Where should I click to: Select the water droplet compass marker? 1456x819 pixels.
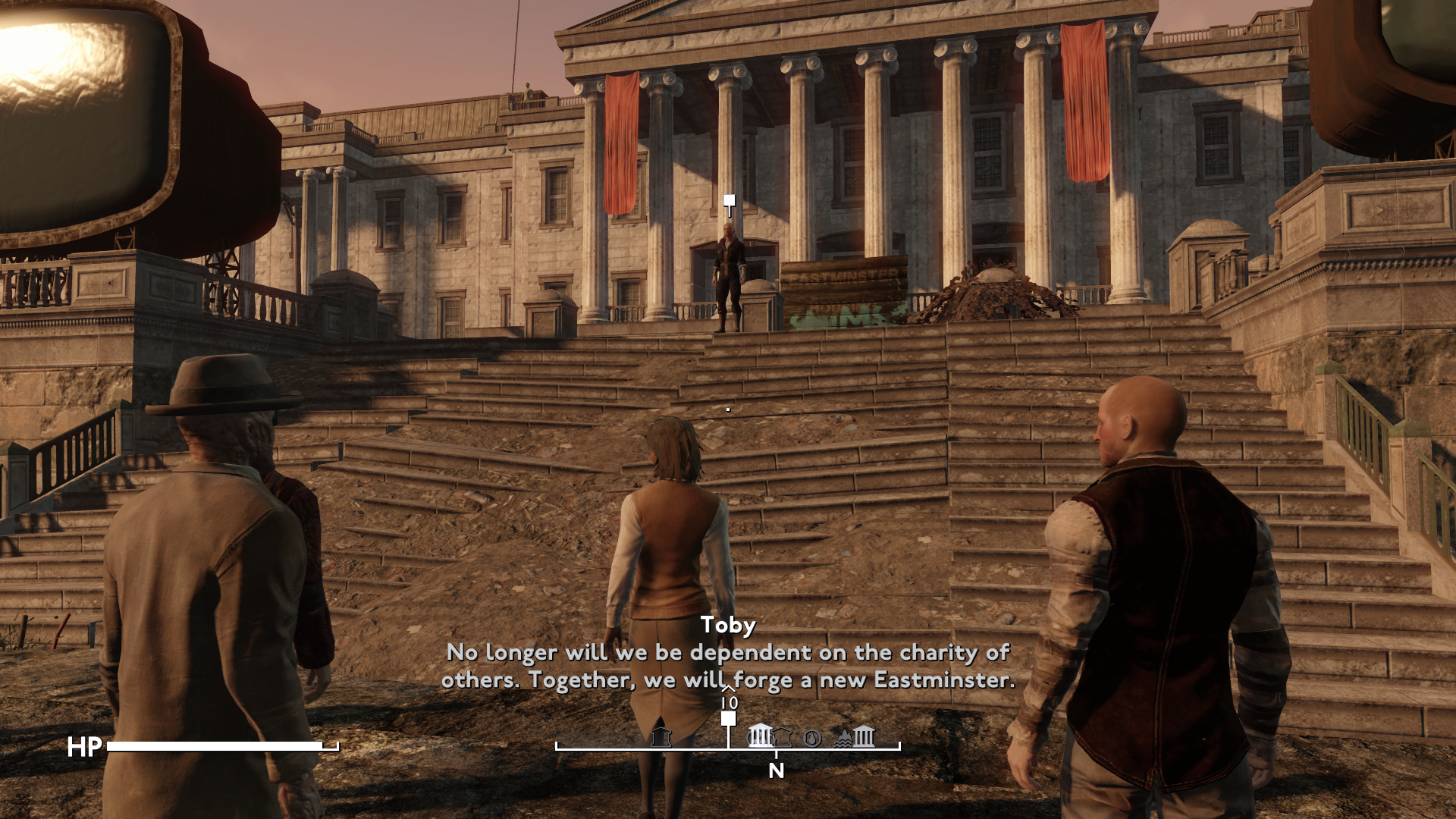coord(812,738)
